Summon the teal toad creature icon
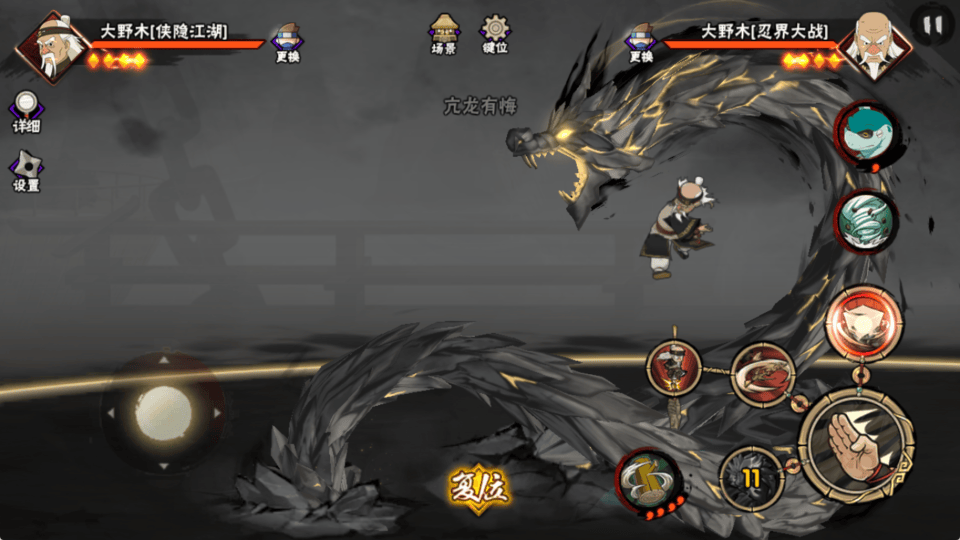Viewport: 960px width, 540px height. 865,136
